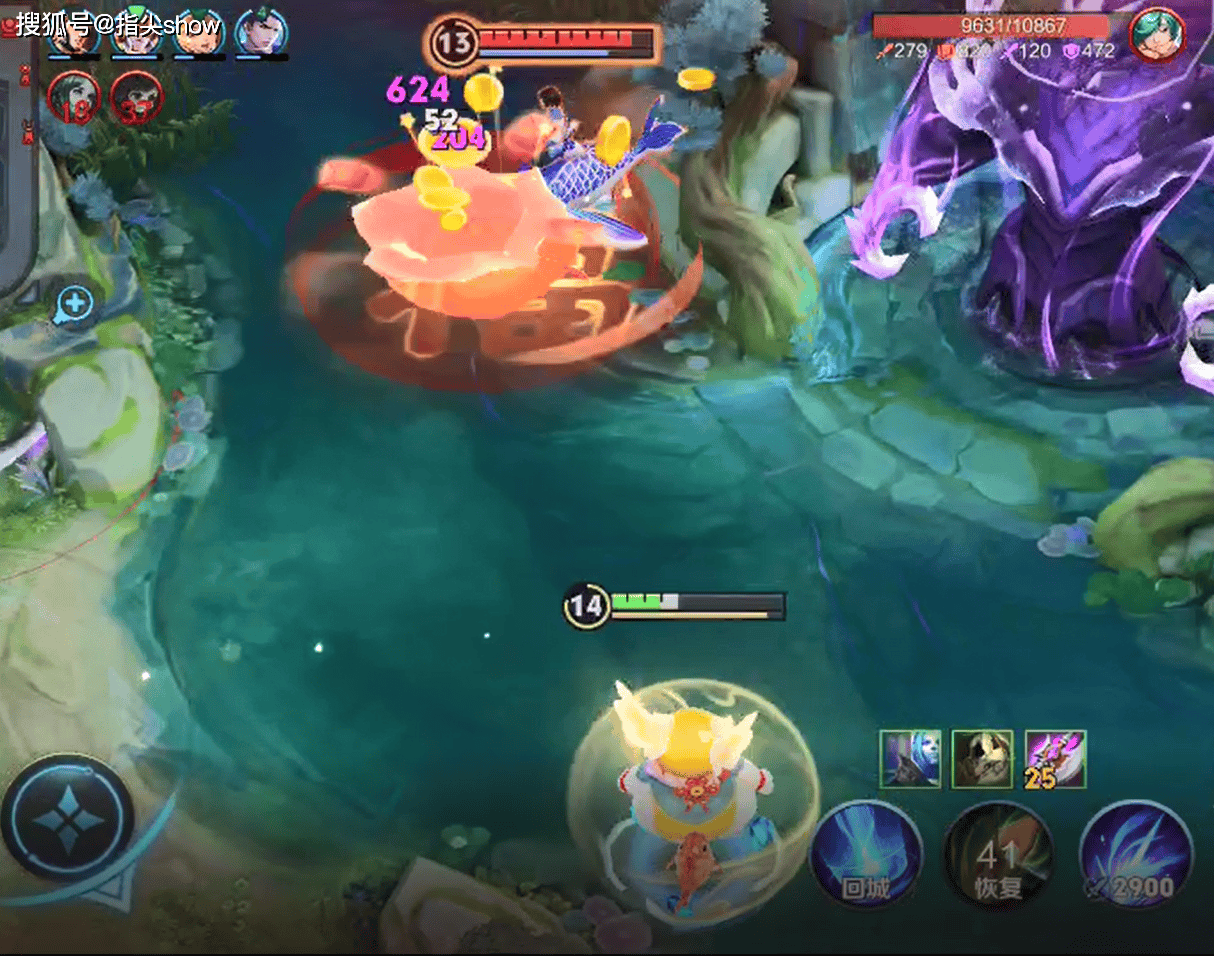Select the dark-haired teammate portrait
Screen dimensions: 1214x956
pyautogui.click(x=261, y=32)
